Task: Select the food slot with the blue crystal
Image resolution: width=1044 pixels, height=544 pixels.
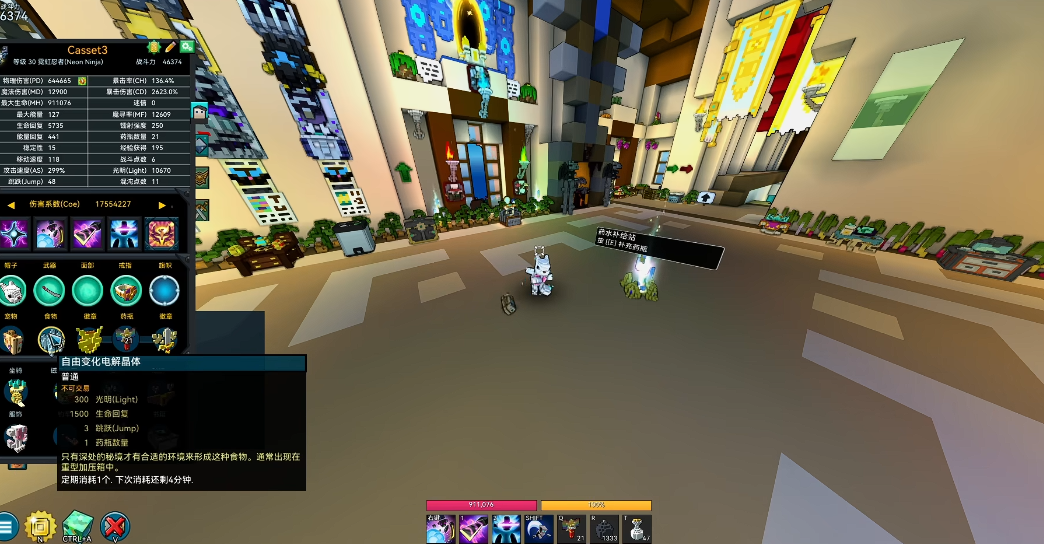Action: tap(51, 341)
